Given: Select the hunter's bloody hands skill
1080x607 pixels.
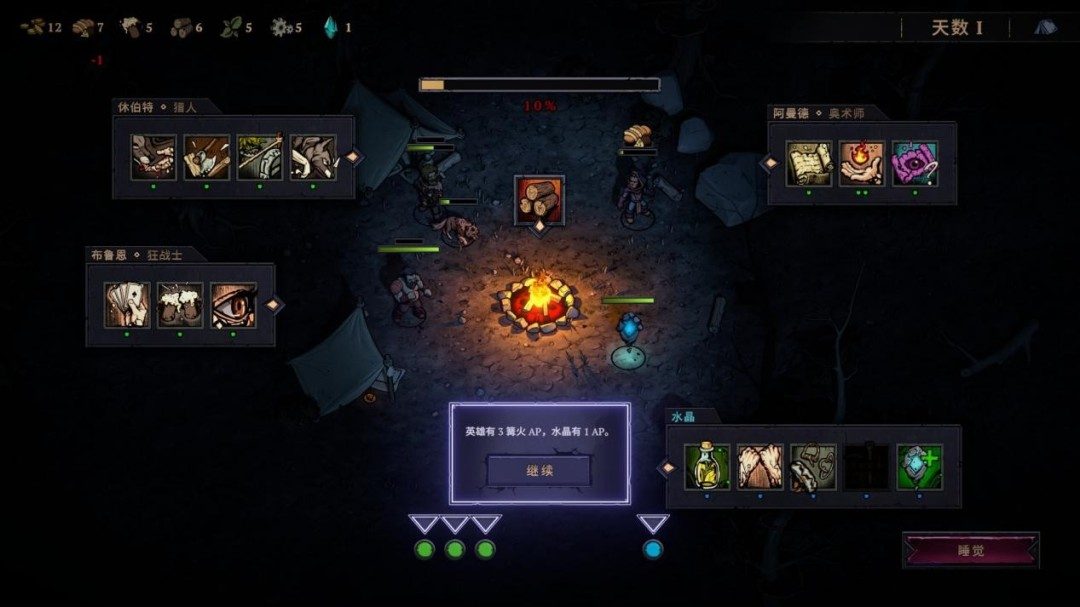Looking at the screenshot, I should point(154,158).
